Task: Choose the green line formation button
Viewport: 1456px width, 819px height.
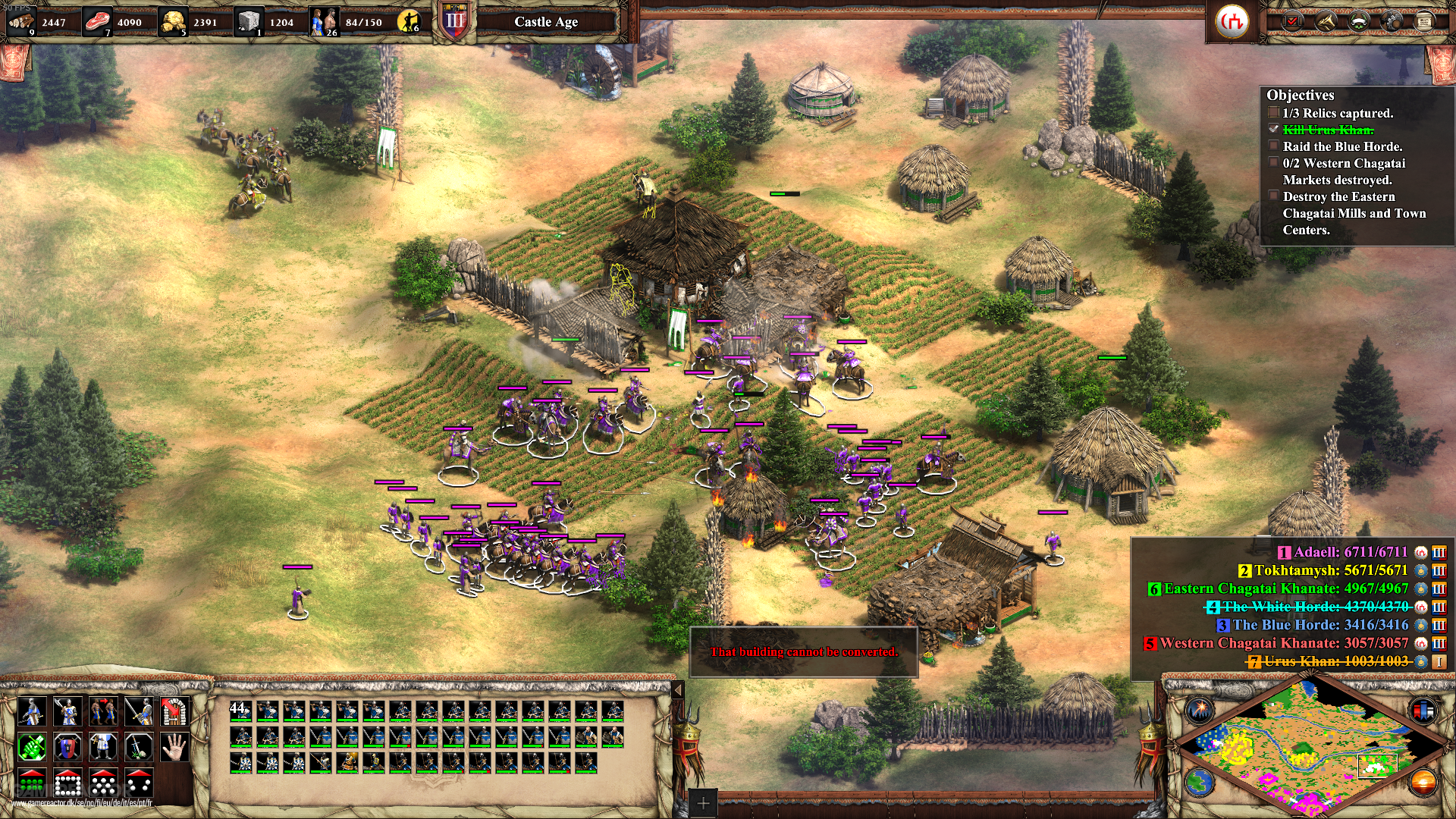Action: (x=31, y=783)
